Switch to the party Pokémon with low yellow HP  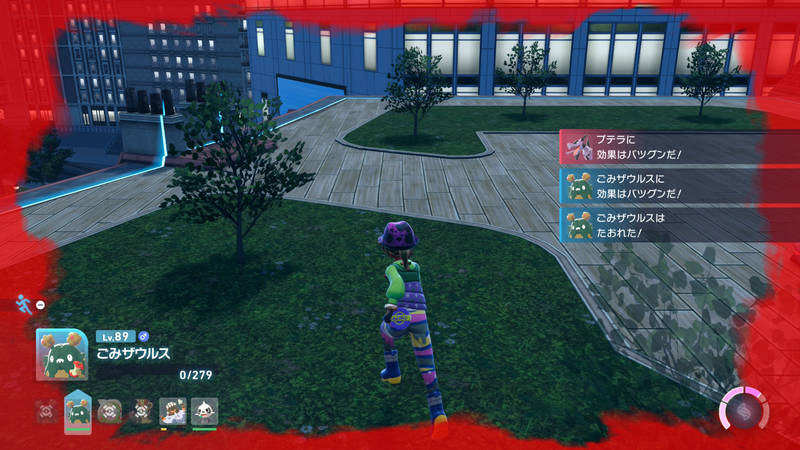tap(173, 411)
